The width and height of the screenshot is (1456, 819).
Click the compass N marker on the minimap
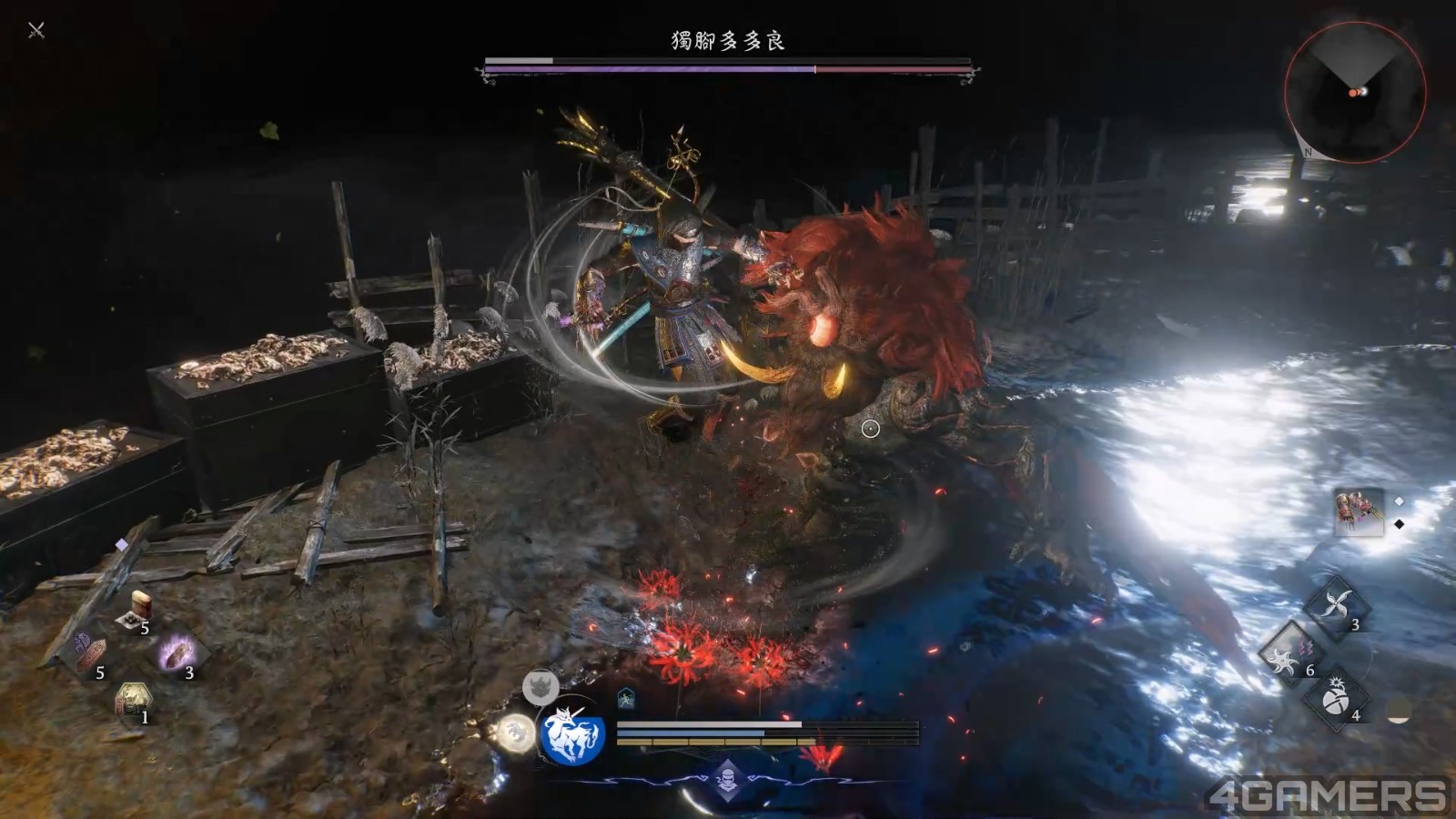click(1308, 153)
